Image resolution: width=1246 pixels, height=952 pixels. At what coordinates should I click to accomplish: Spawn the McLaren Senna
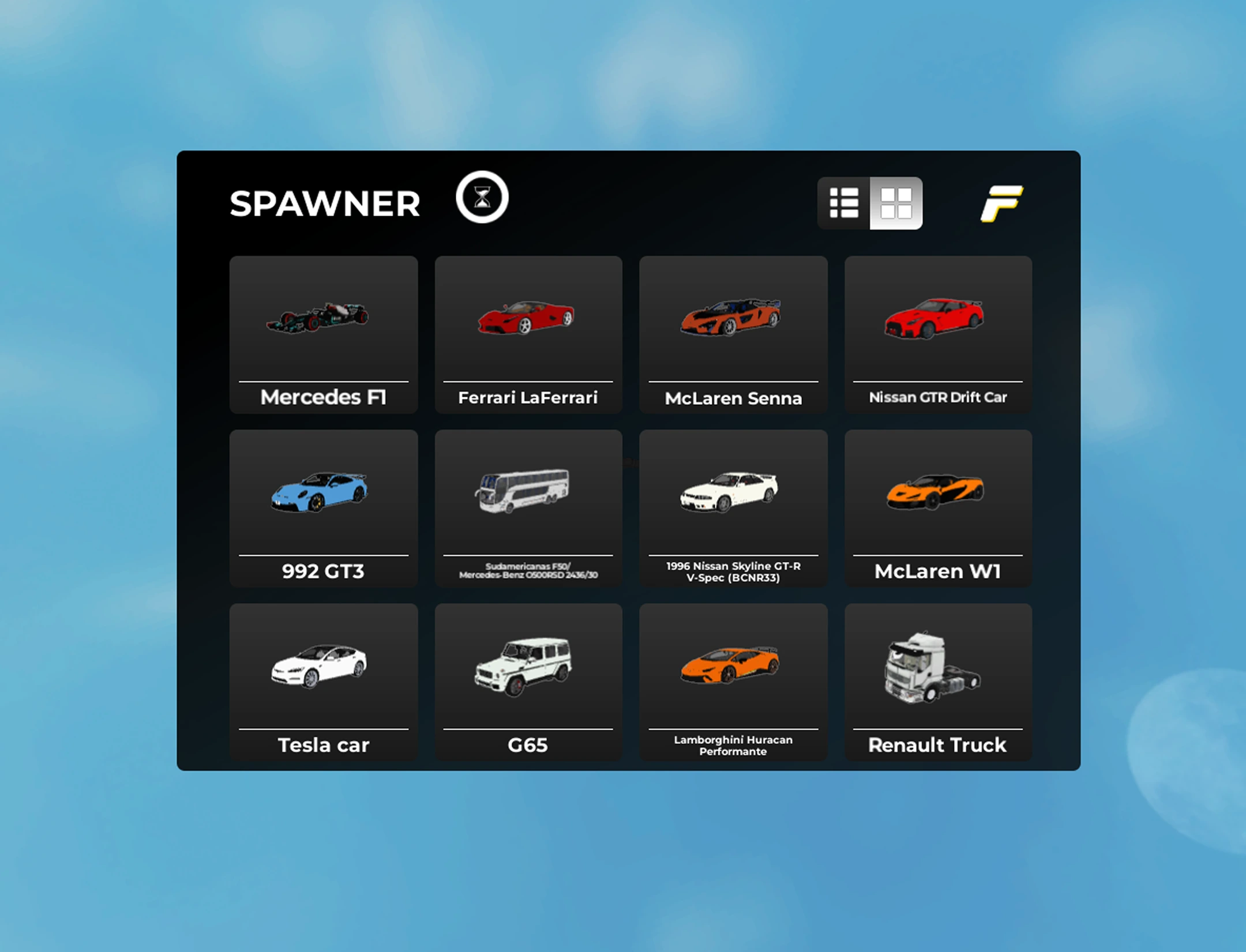pyautogui.click(x=733, y=323)
